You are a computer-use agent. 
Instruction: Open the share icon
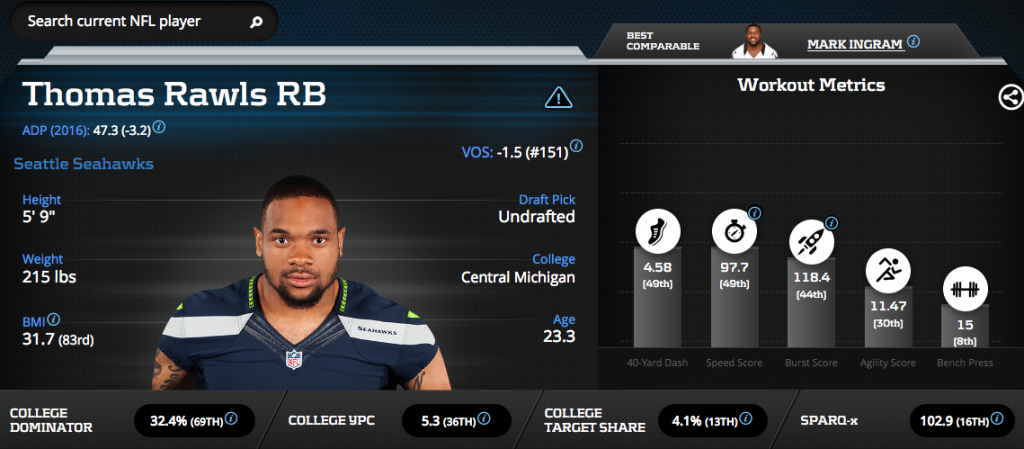(x=1009, y=97)
